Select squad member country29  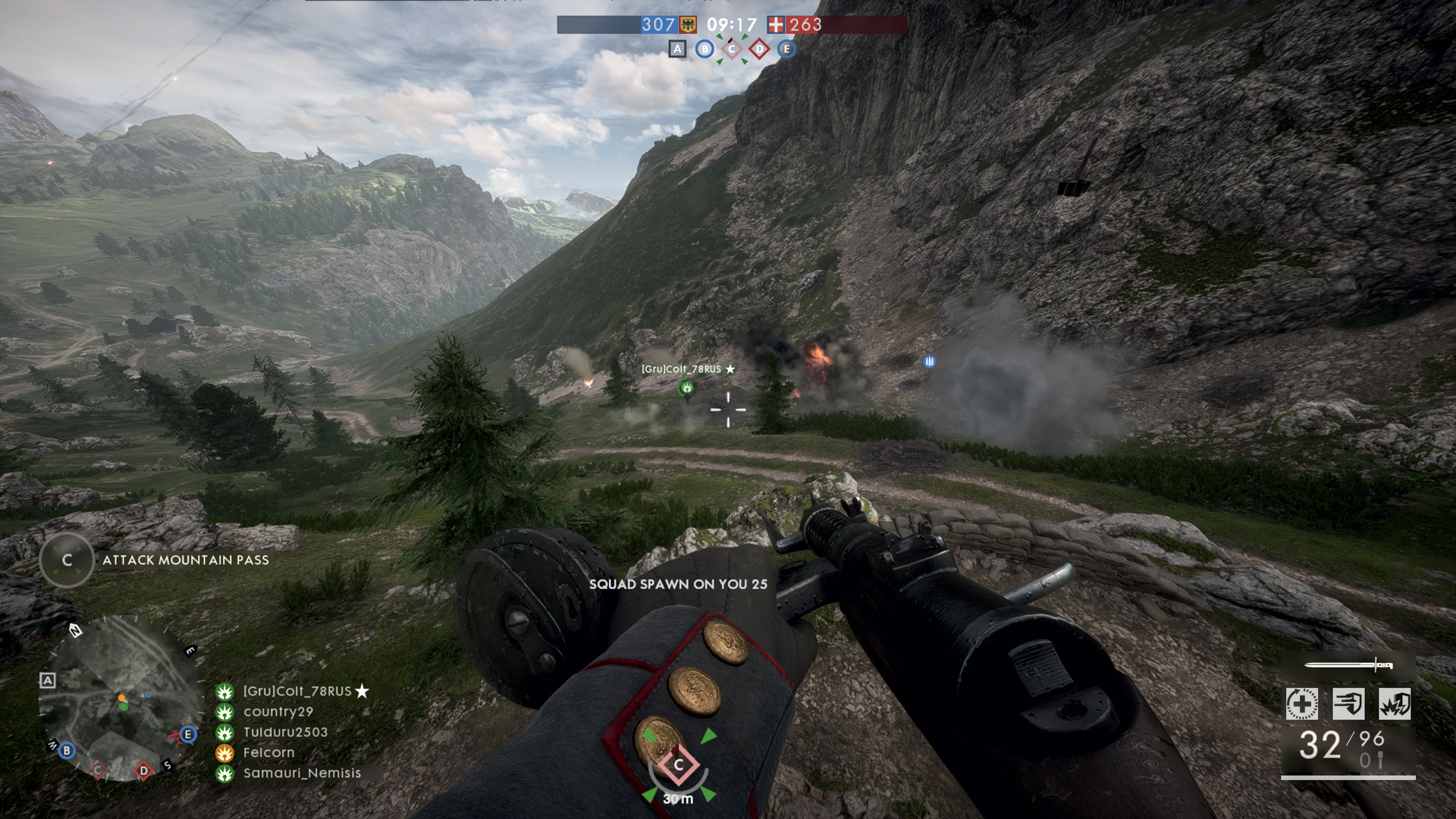coord(278,711)
